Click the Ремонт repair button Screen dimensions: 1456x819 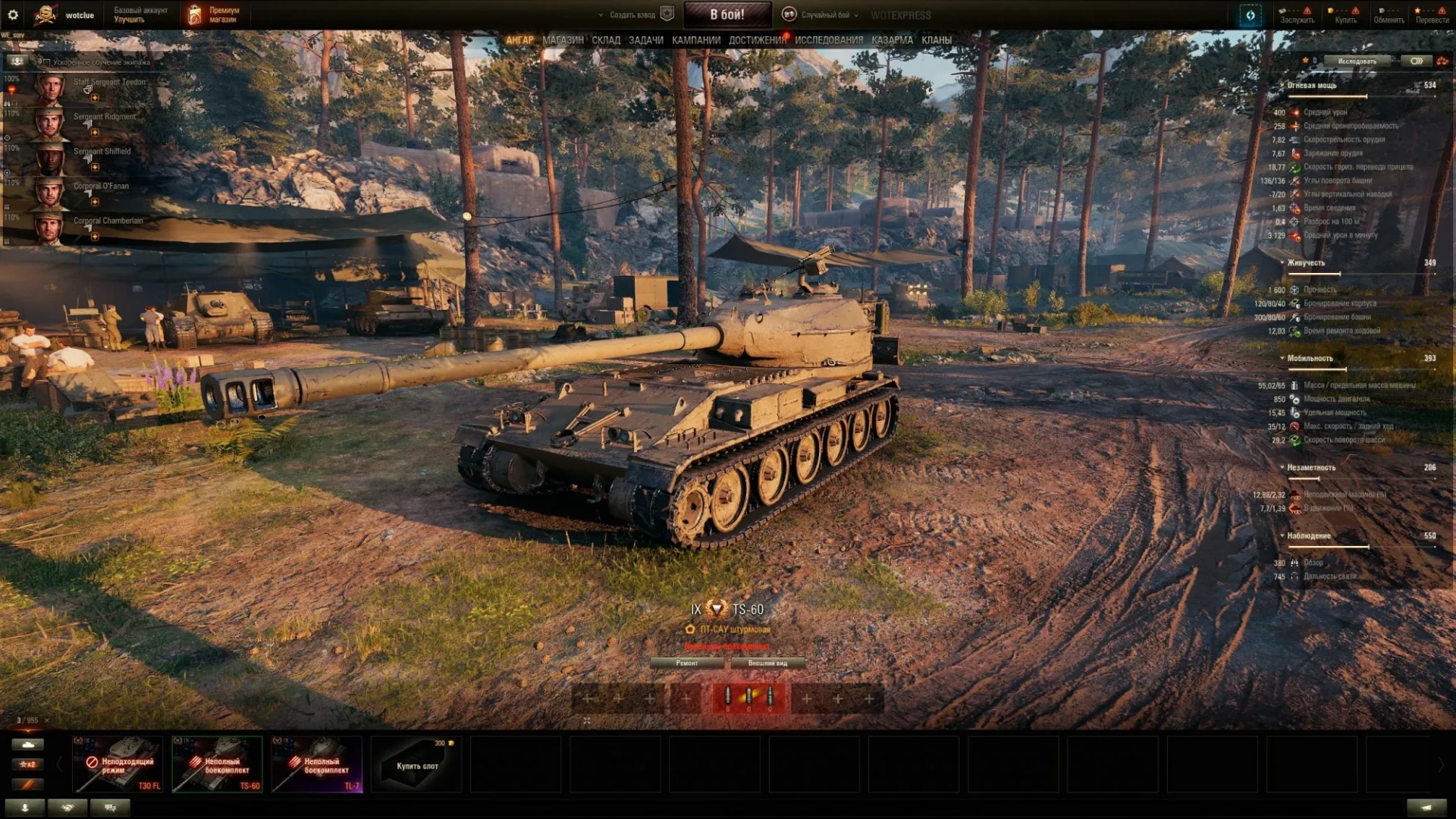[687, 663]
